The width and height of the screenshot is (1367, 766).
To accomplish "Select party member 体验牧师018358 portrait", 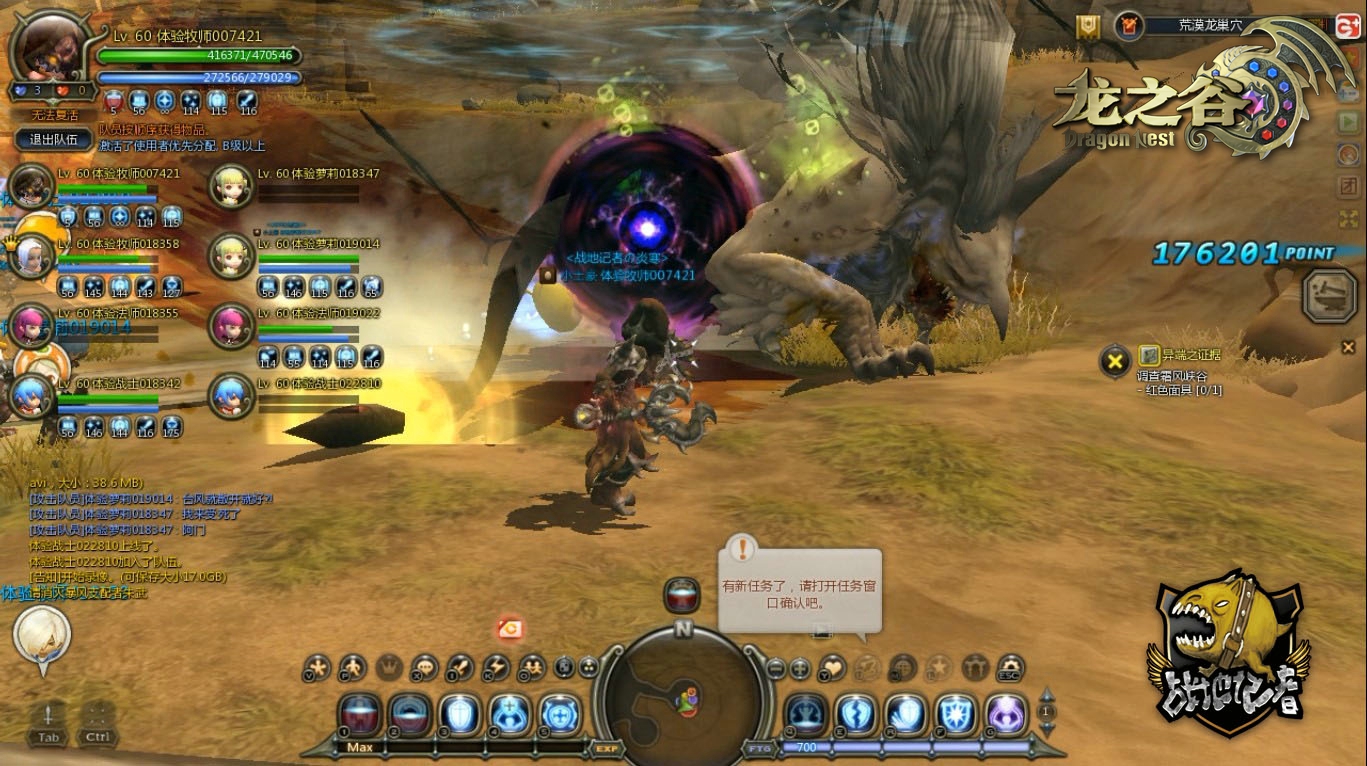I will (x=31, y=257).
